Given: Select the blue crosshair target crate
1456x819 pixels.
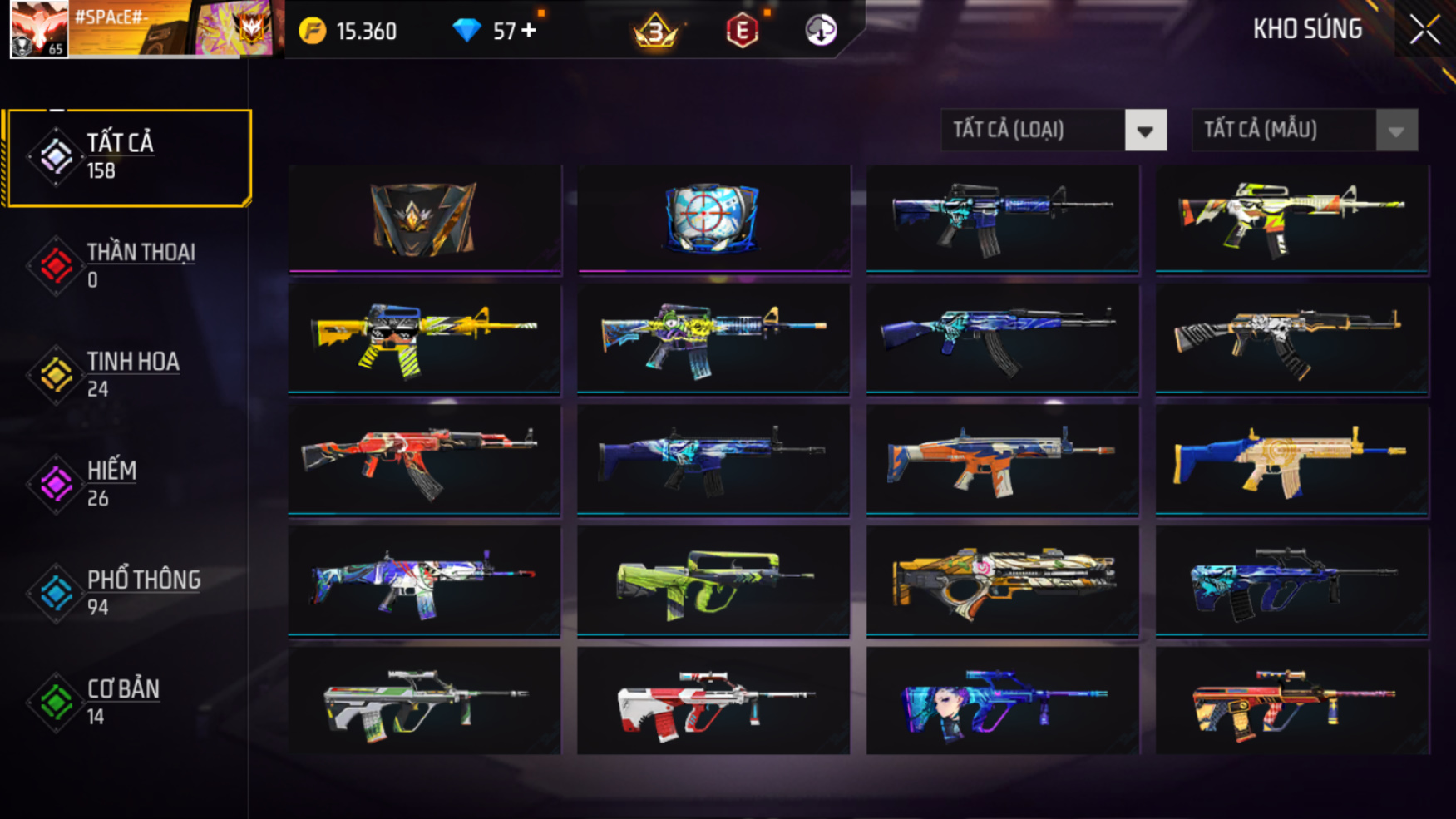Looking at the screenshot, I should click(x=713, y=218).
